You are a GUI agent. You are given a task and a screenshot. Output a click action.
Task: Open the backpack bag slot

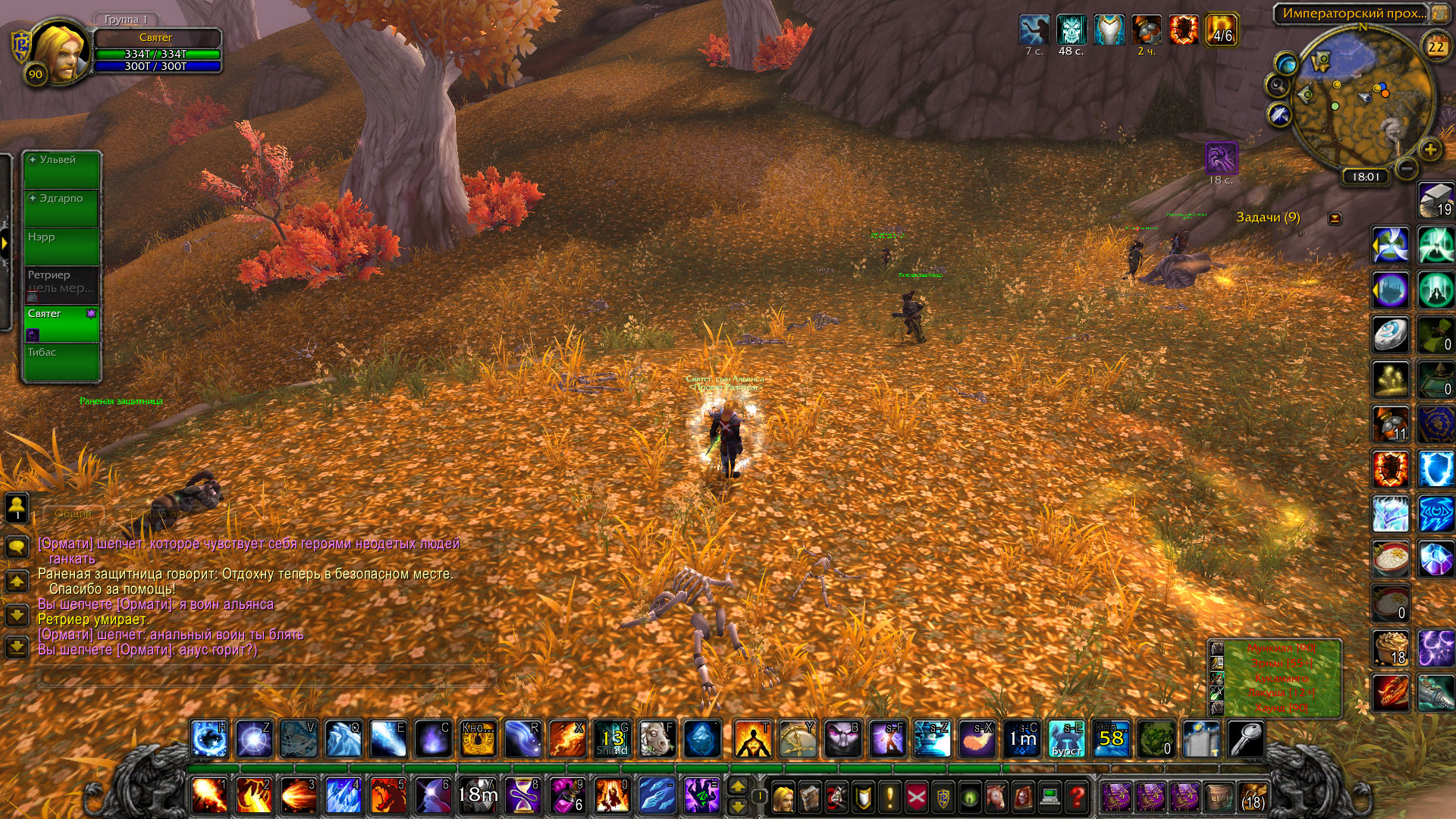(1252, 797)
